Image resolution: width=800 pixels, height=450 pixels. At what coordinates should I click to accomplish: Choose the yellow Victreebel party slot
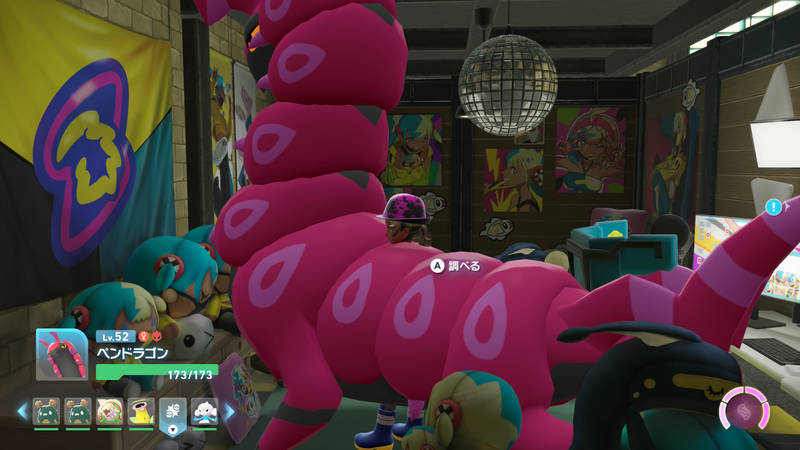pyautogui.click(x=140, y=411)
